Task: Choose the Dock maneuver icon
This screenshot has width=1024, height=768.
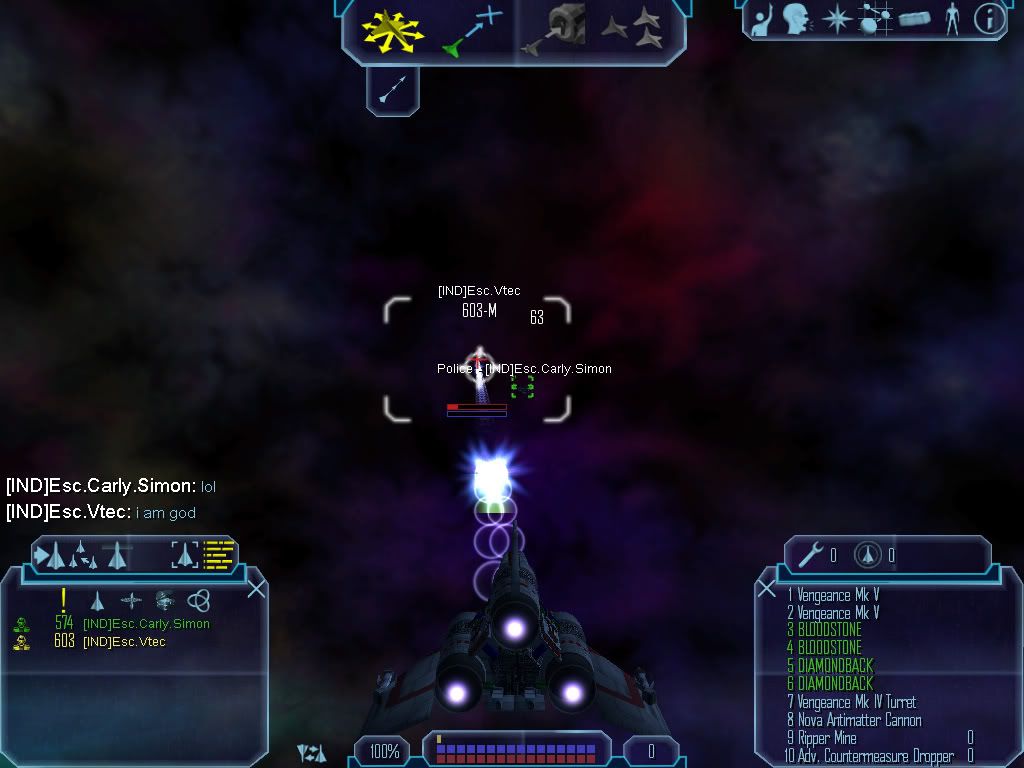Action: pos(553,30)
